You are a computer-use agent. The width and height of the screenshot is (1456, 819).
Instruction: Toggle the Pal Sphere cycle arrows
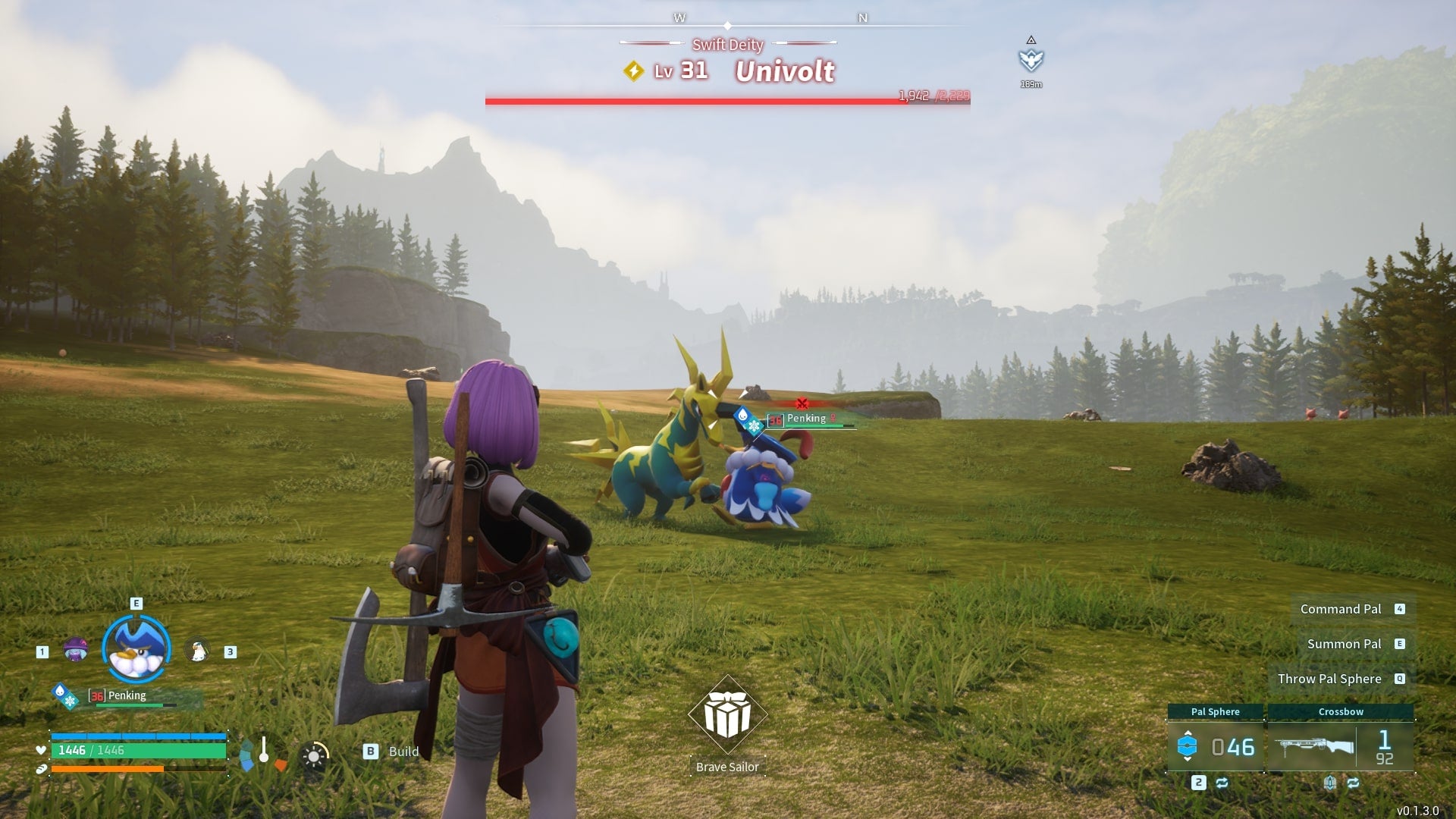coord(1222,783)
